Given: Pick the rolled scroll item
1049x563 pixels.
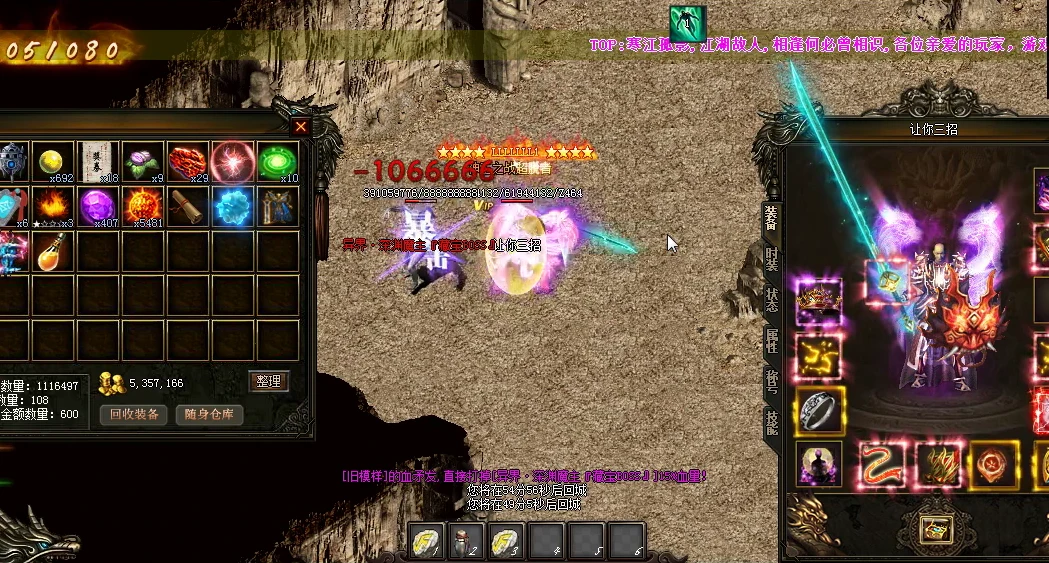Looking at the screenshot, I should [188, 207].
